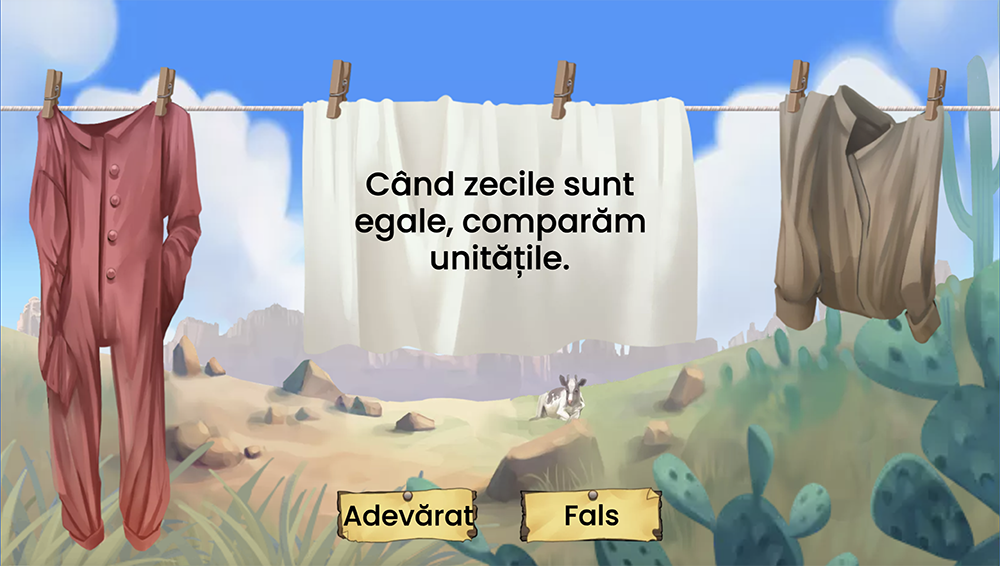Choose the Adevărat answer
This screenshot has height=566, width=1000.
[x=406, y=516]
